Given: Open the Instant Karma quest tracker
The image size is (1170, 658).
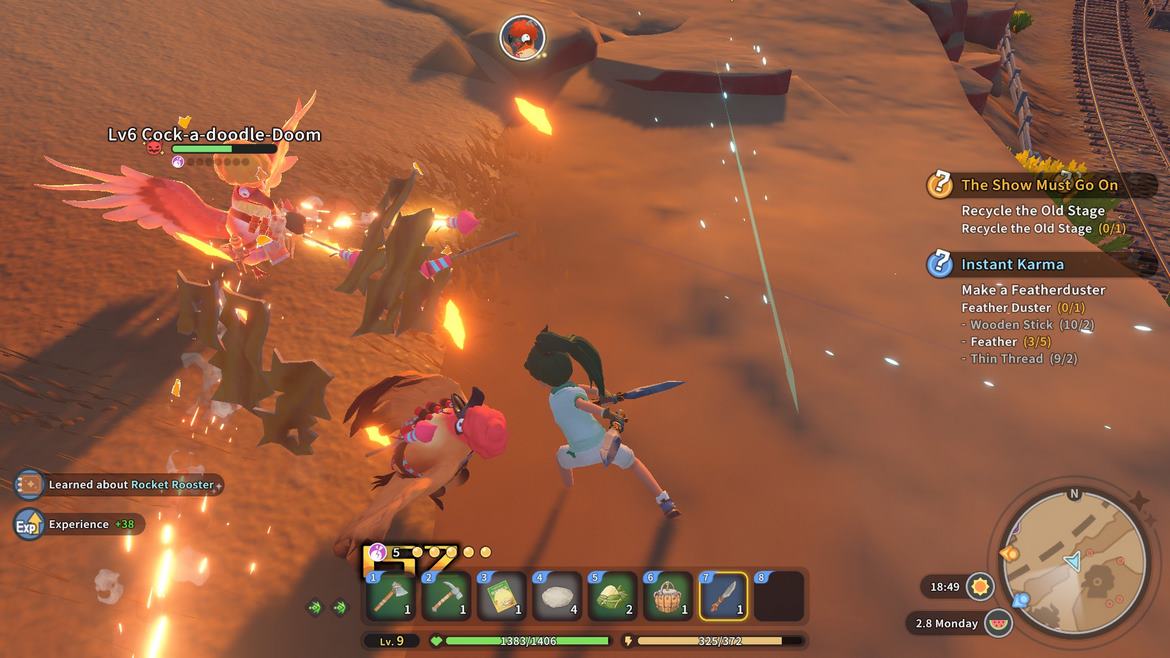Looking at the screenshot, I should pos(1011,264).
